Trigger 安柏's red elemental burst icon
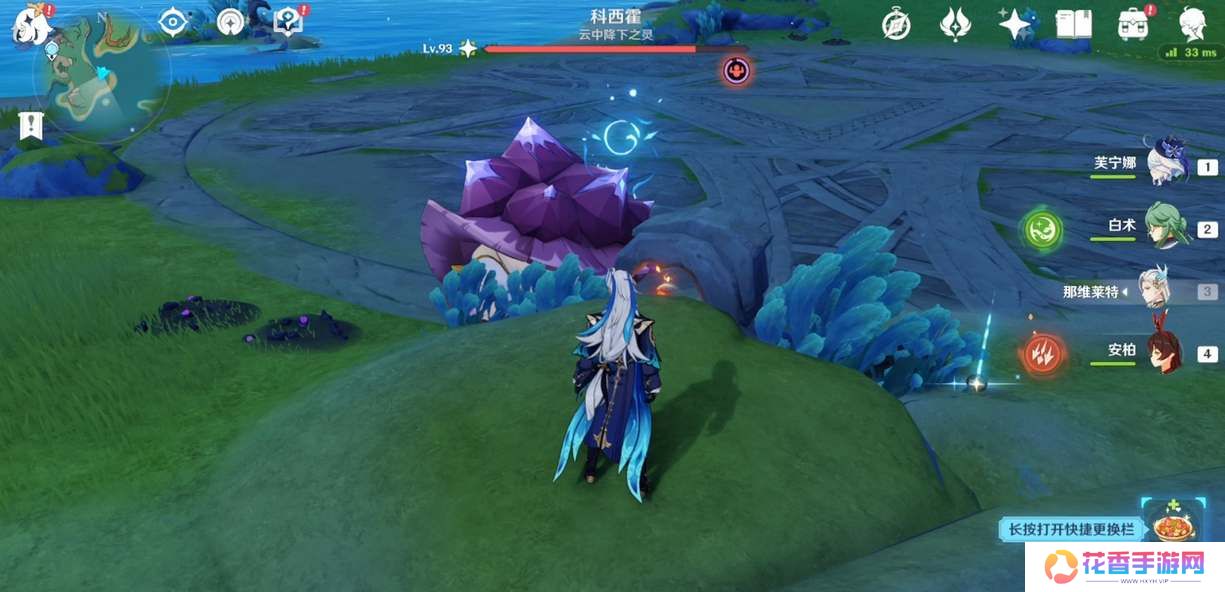This screenshot has width=1225, height=592. [1042, 353]
